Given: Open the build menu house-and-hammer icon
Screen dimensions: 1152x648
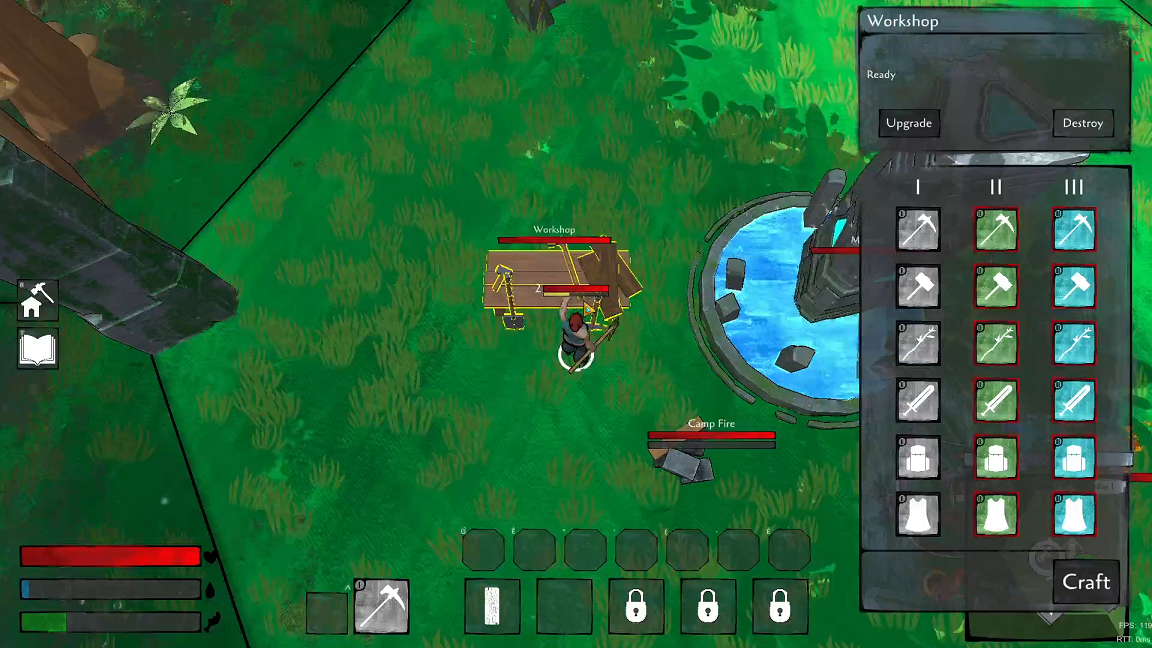Looking at the screenshot, I should tap(38, 300).
